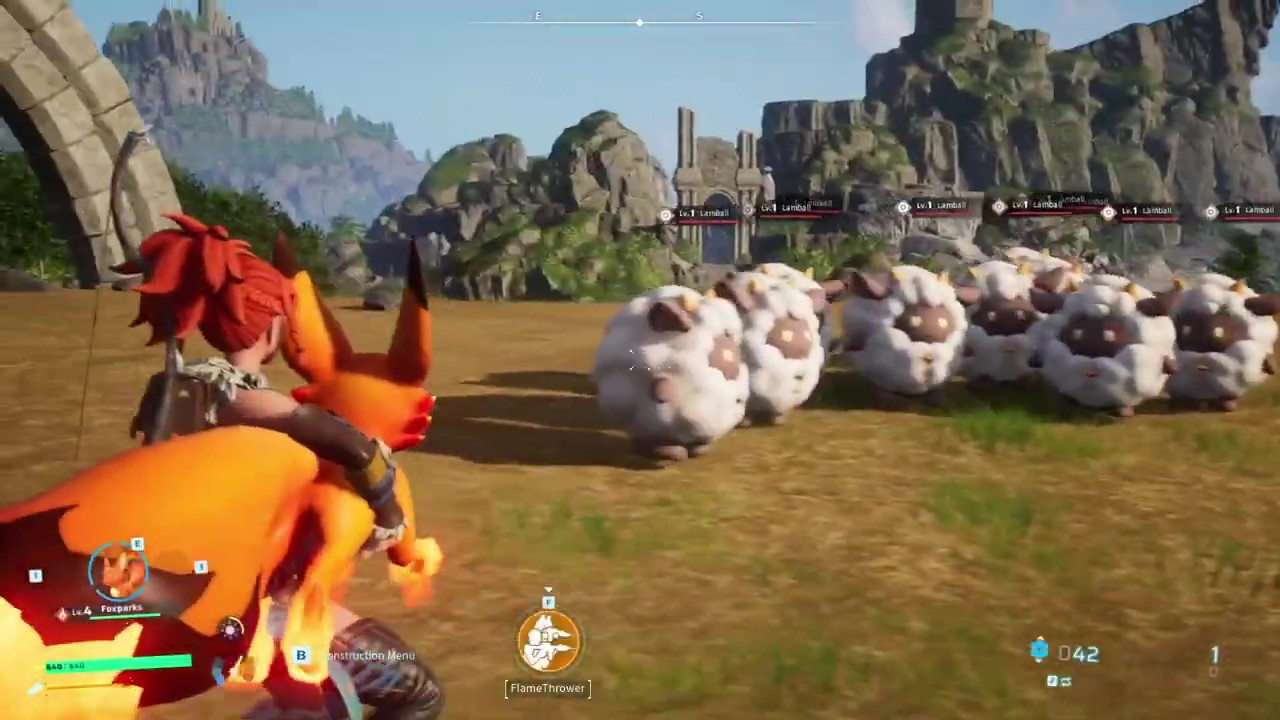Click the compass bar at the top
This screenshot has height=720, width=1280.
click(x=640, y=20)
